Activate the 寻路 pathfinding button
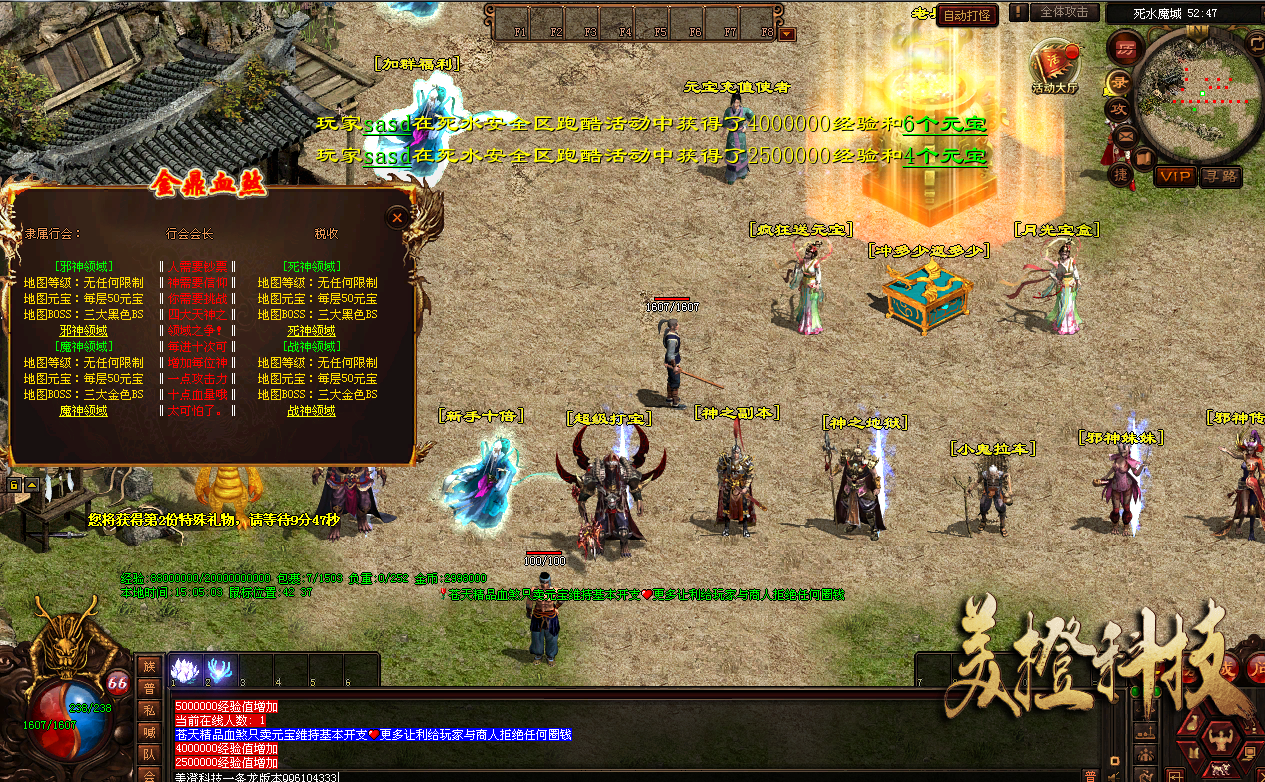Image resolution: width=1265 pixels, height=782 pixels. click(x=1219, y=176)
